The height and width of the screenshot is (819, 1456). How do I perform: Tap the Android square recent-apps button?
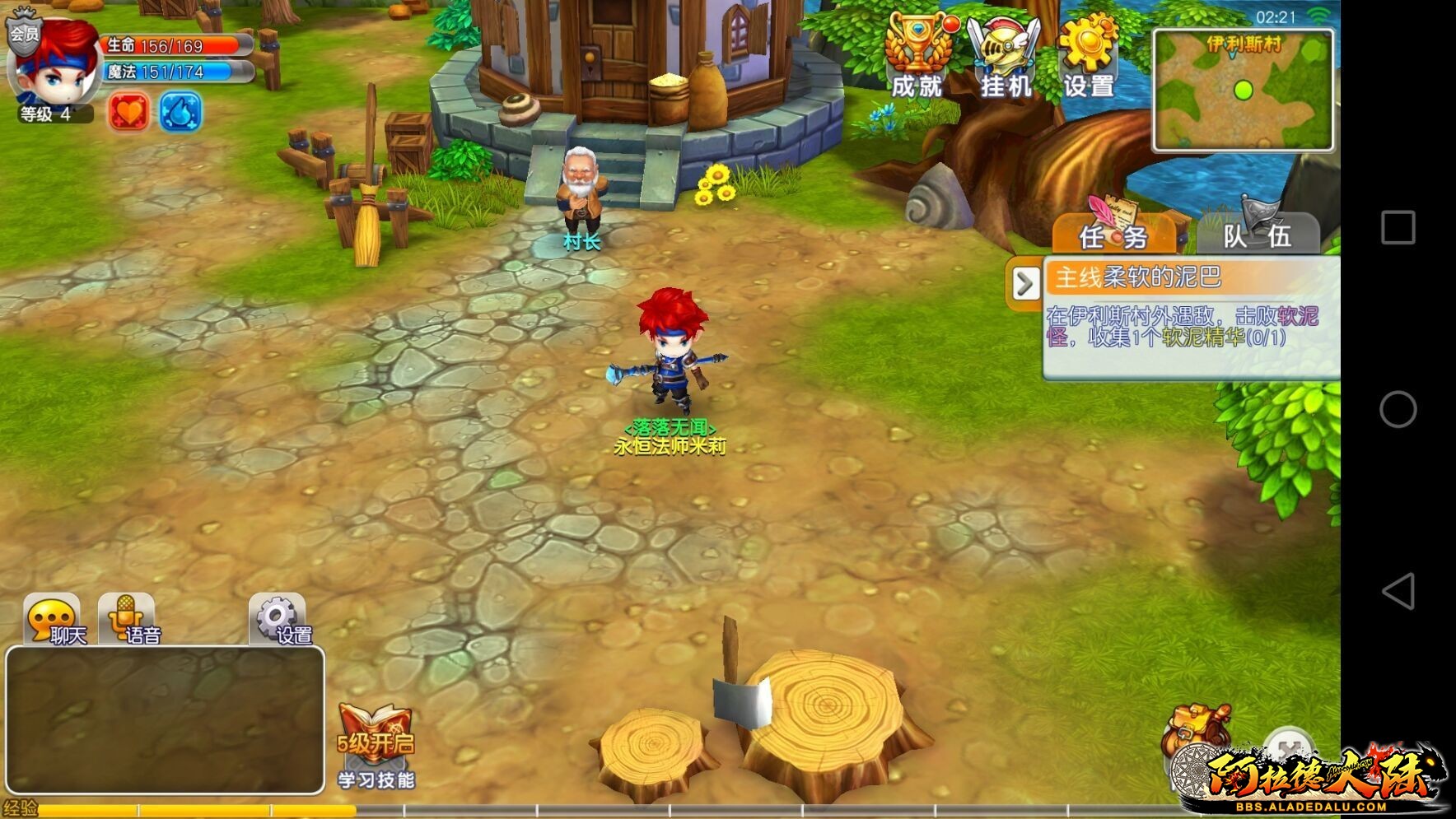pos(1398,227)
